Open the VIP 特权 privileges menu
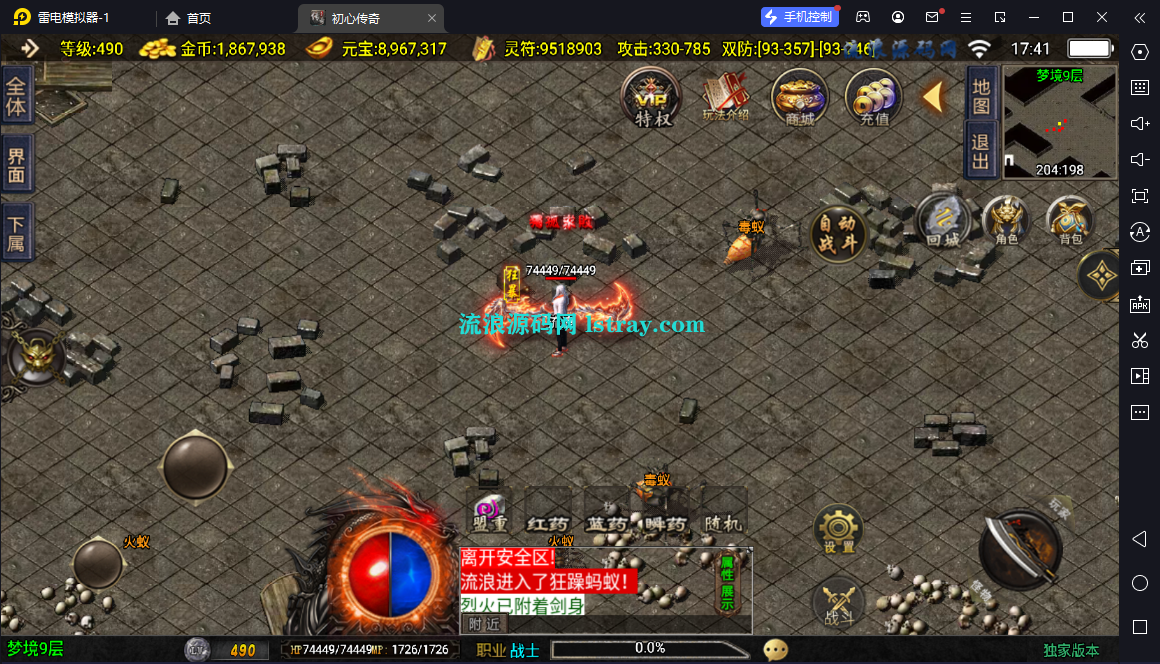 652,97
